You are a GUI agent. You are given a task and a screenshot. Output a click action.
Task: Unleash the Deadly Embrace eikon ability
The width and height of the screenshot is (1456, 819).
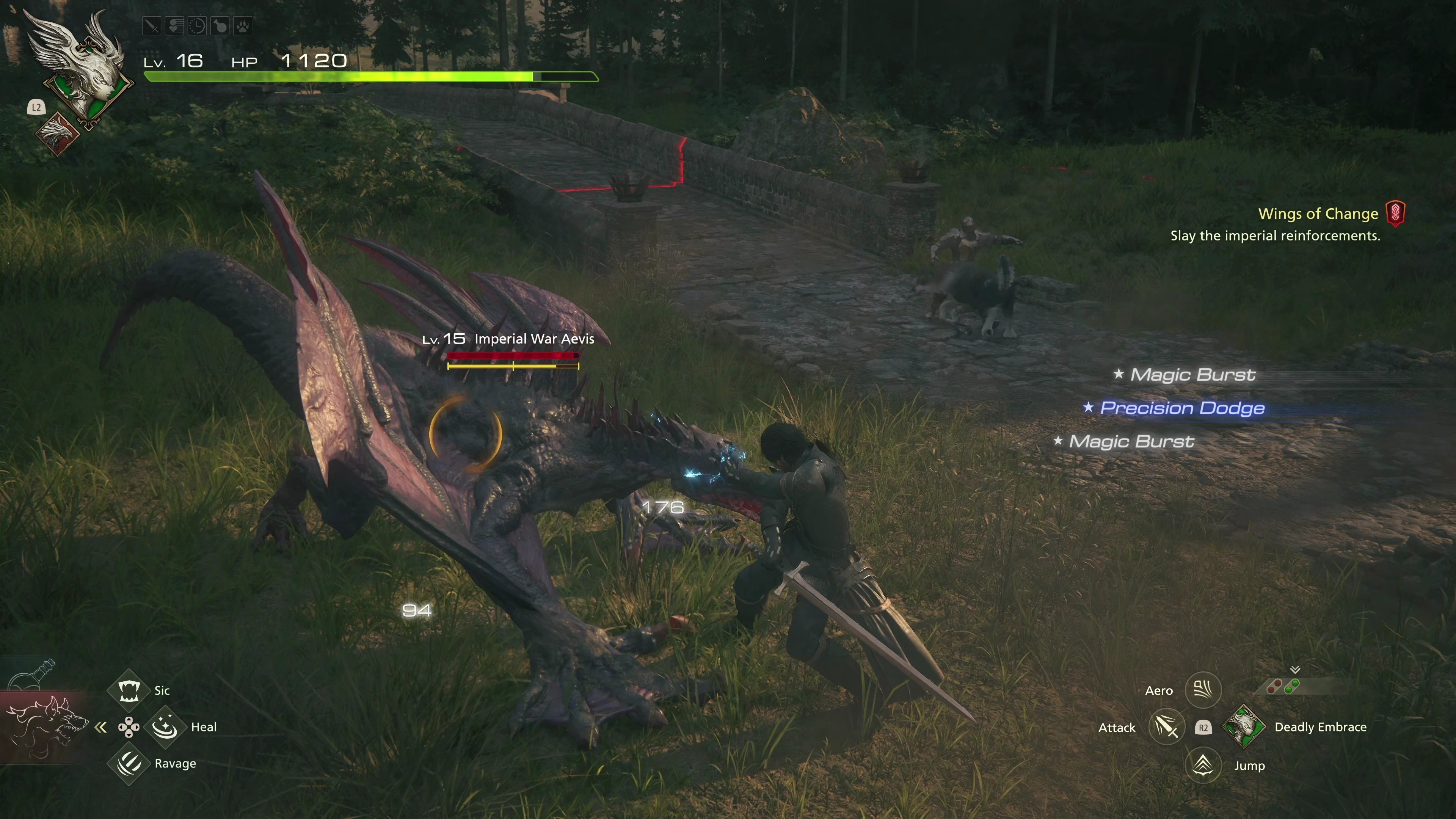(1244, 727)
